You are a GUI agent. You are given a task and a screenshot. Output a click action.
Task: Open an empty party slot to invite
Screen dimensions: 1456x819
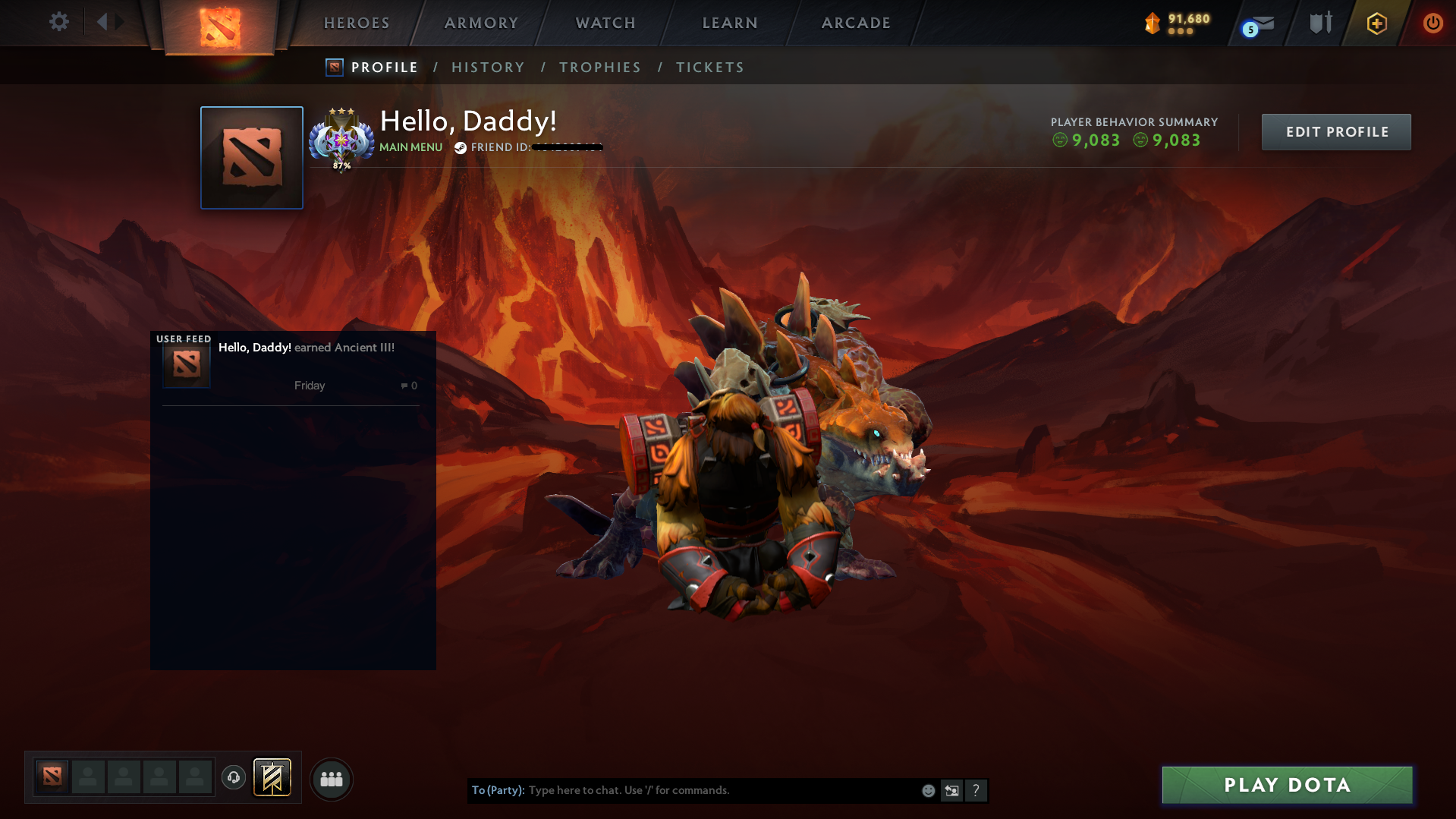point(88,776)
